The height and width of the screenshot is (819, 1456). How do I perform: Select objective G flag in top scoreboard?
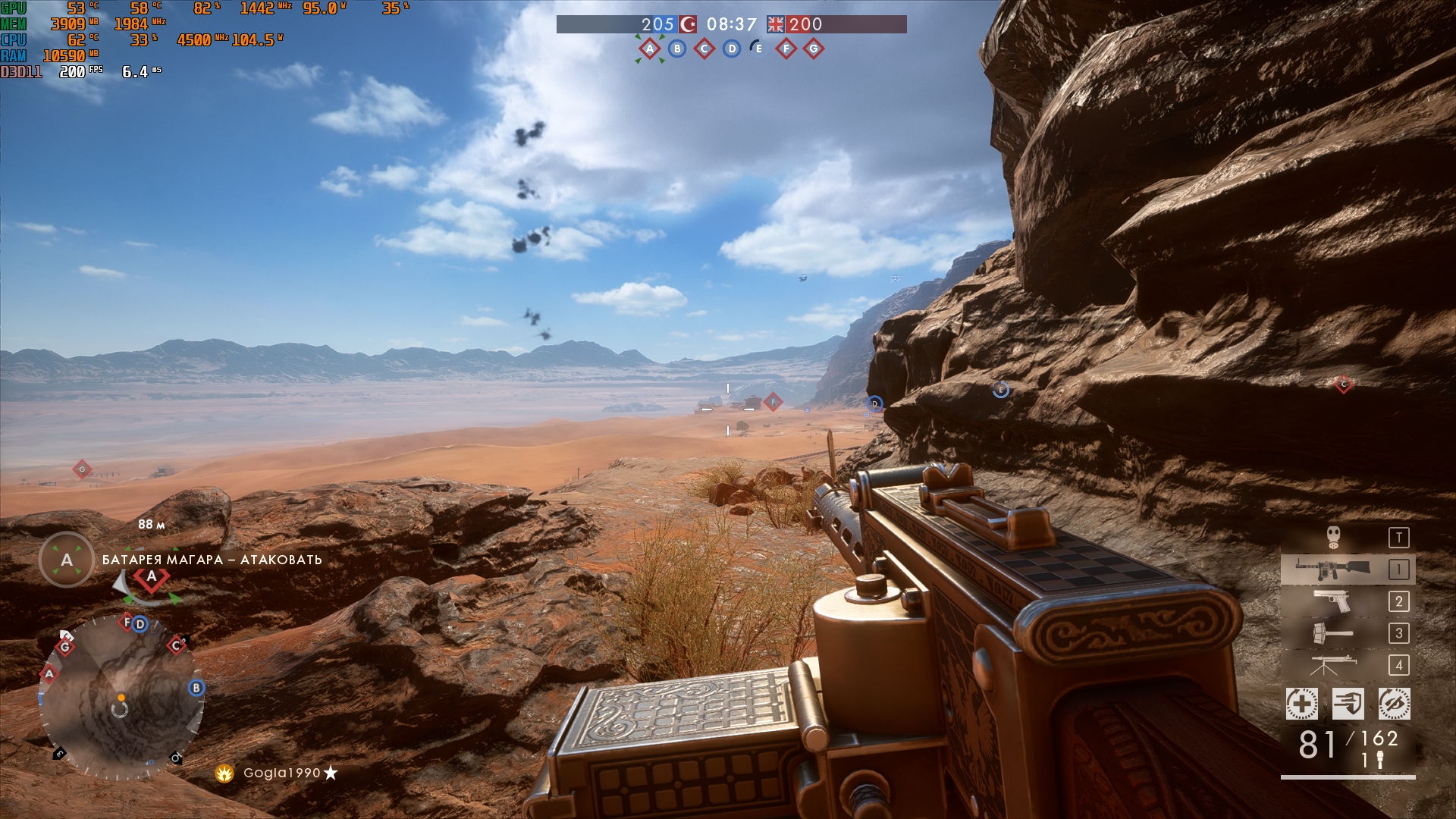(x=814, y=49)
